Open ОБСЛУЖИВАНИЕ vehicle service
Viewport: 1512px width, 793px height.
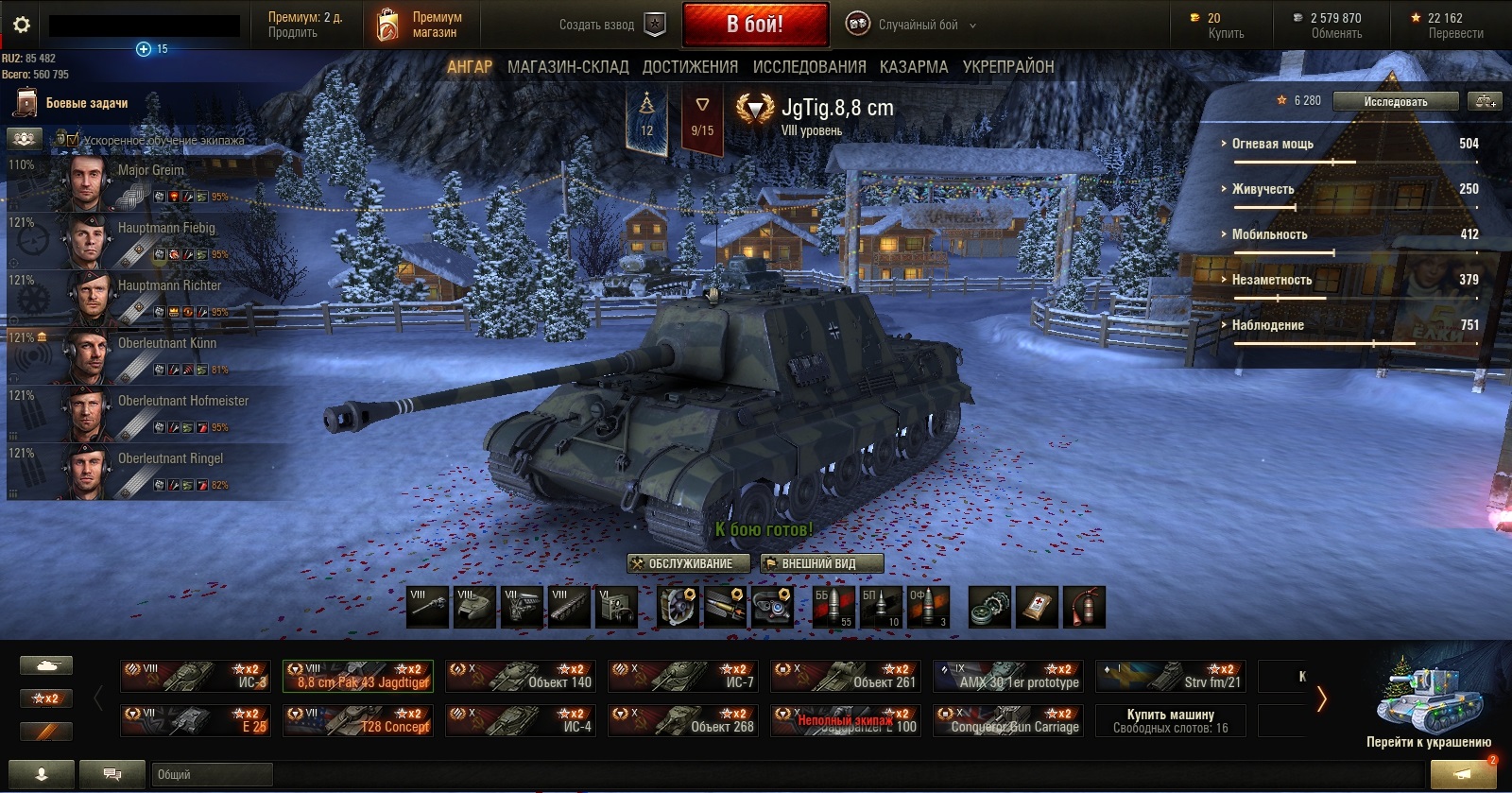click(x=689, y=563)
